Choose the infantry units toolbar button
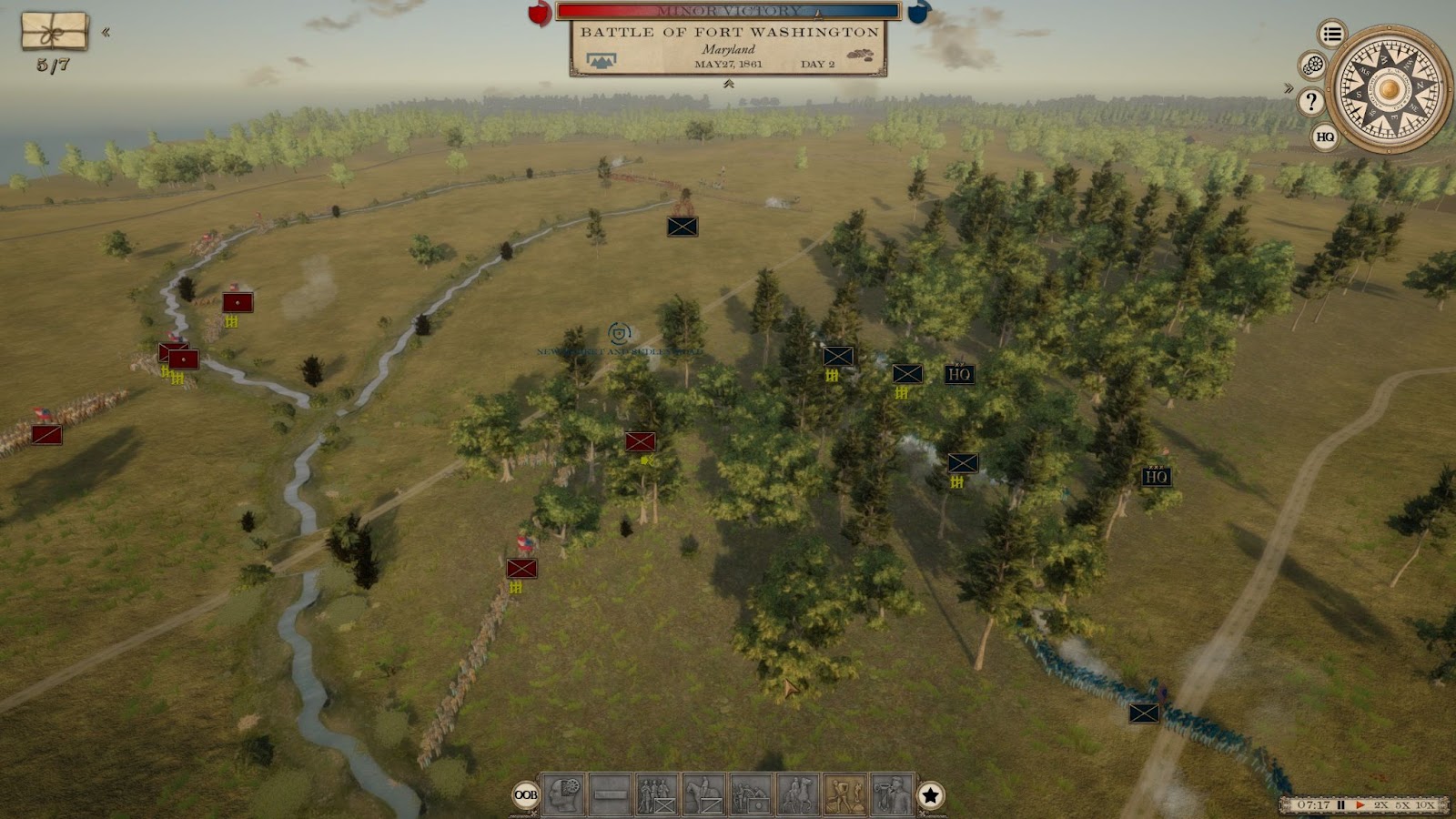This screenshot has height=819, width=1456. pyautogui.click(x=657, y=794)
